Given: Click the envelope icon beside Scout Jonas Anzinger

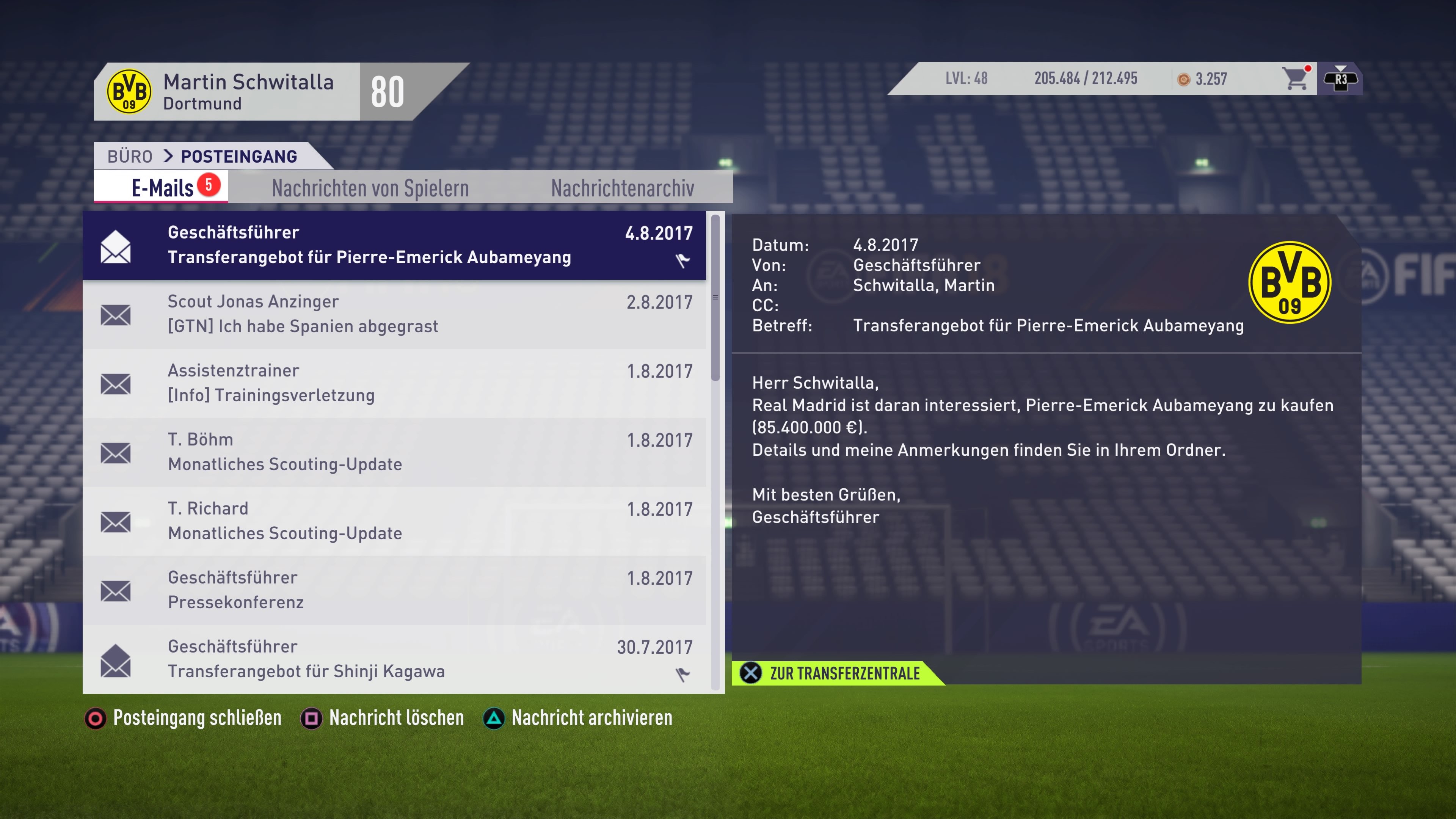Looking at the screenshot, I should click(116, 315).
